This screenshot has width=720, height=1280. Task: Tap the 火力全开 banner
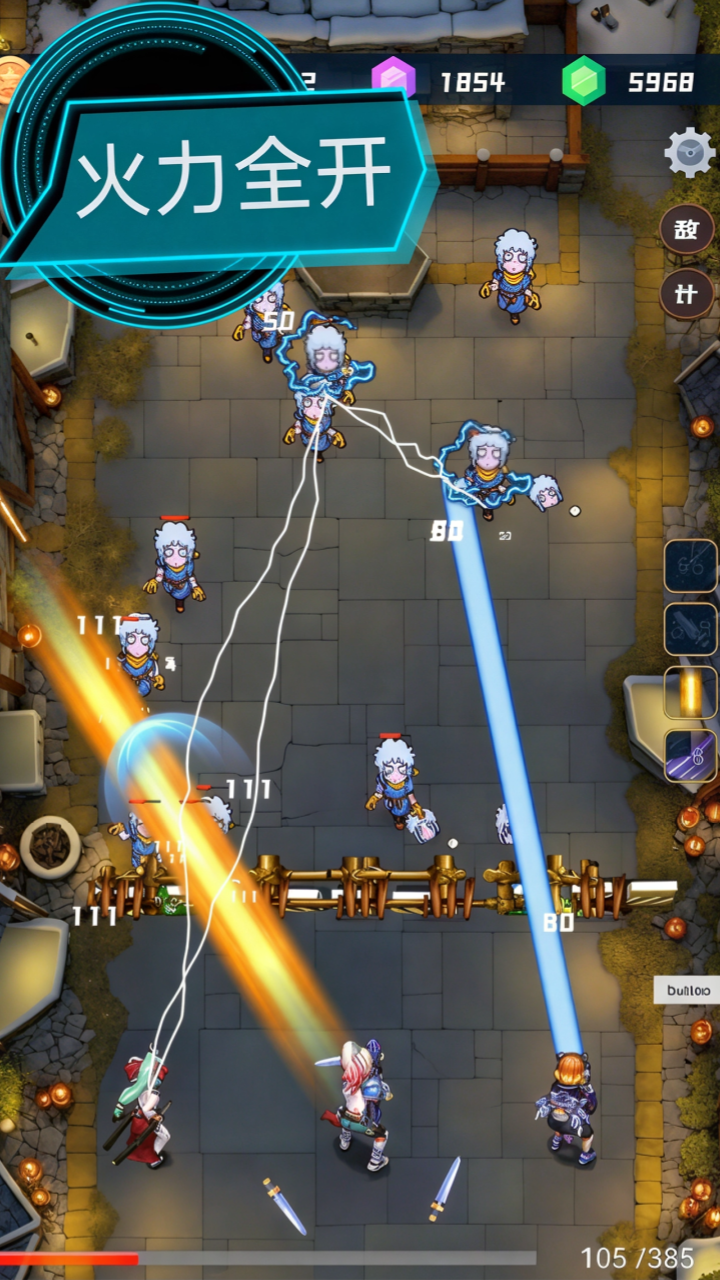click(230, 180)
